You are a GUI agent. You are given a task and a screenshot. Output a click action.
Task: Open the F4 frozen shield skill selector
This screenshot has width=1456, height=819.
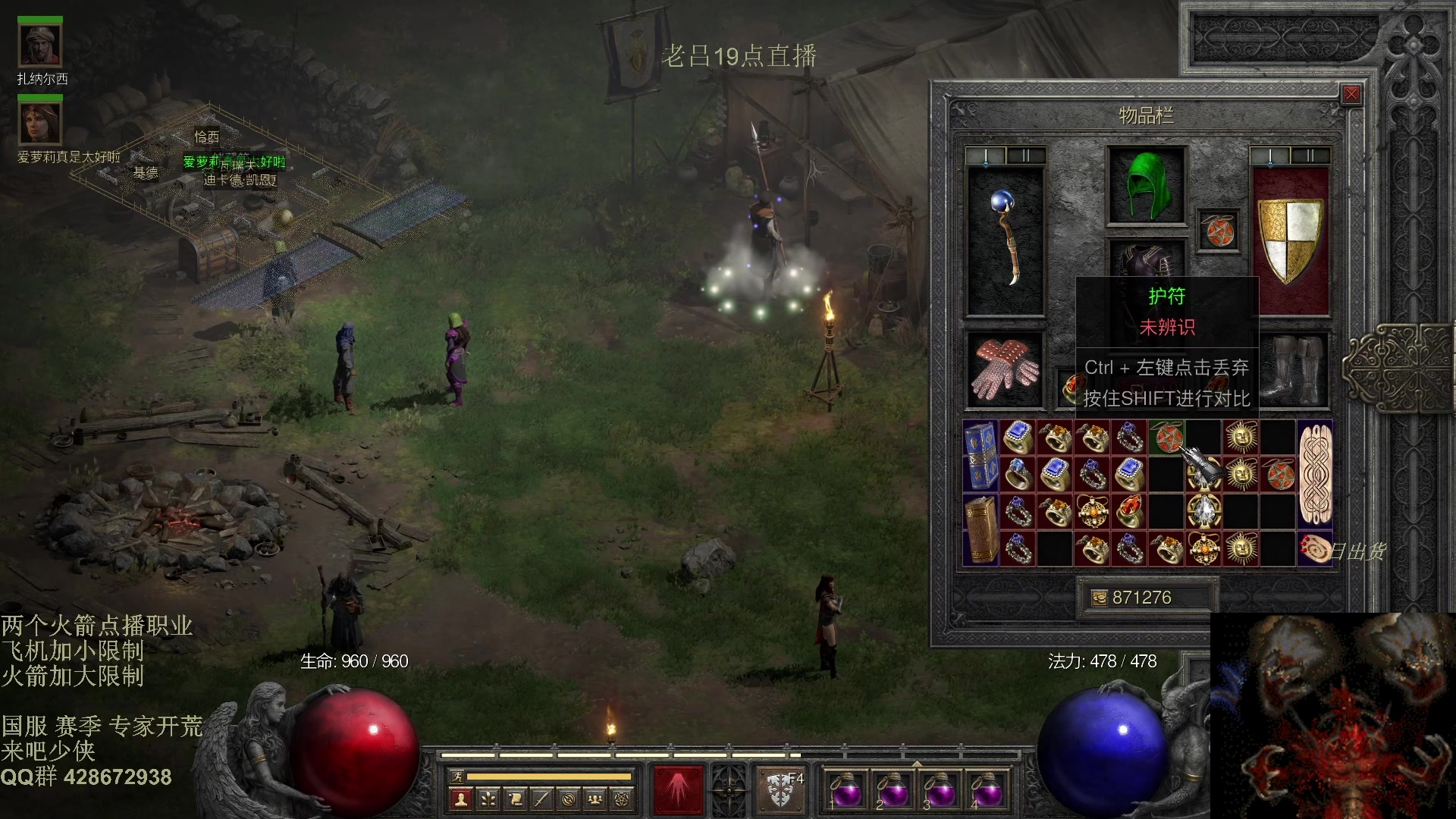pos(781,790)
